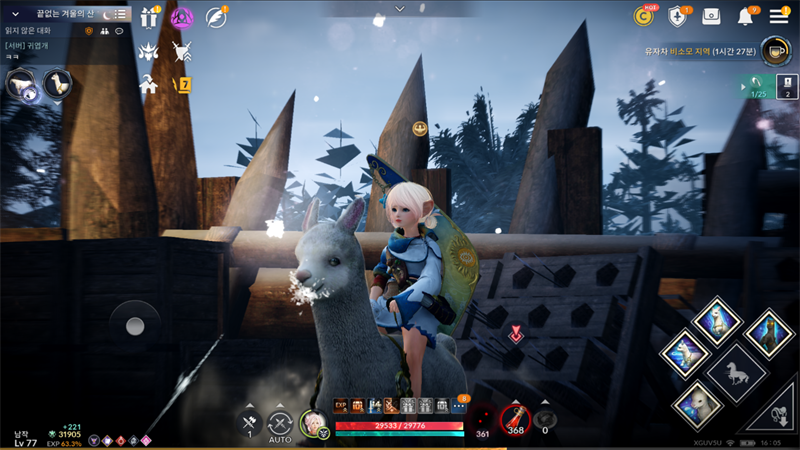800x450 pixels.
Task: Open the quest list icon by the region name
Action: (x=119, y=14)
